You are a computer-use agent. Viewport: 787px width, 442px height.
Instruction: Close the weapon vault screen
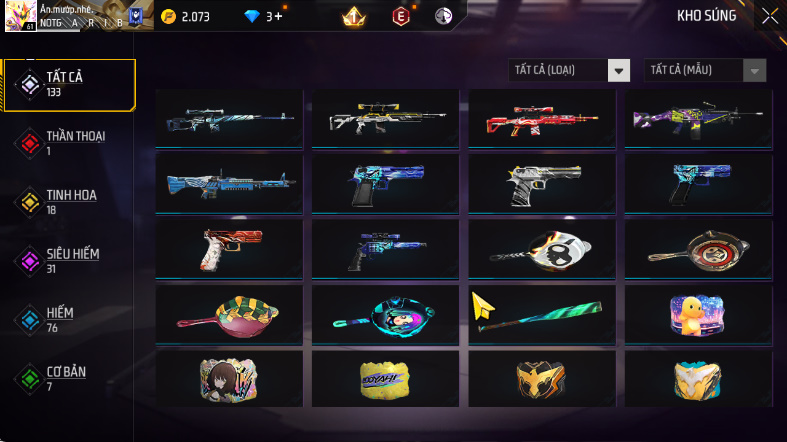pyautogui.click(x=769, y=15)
